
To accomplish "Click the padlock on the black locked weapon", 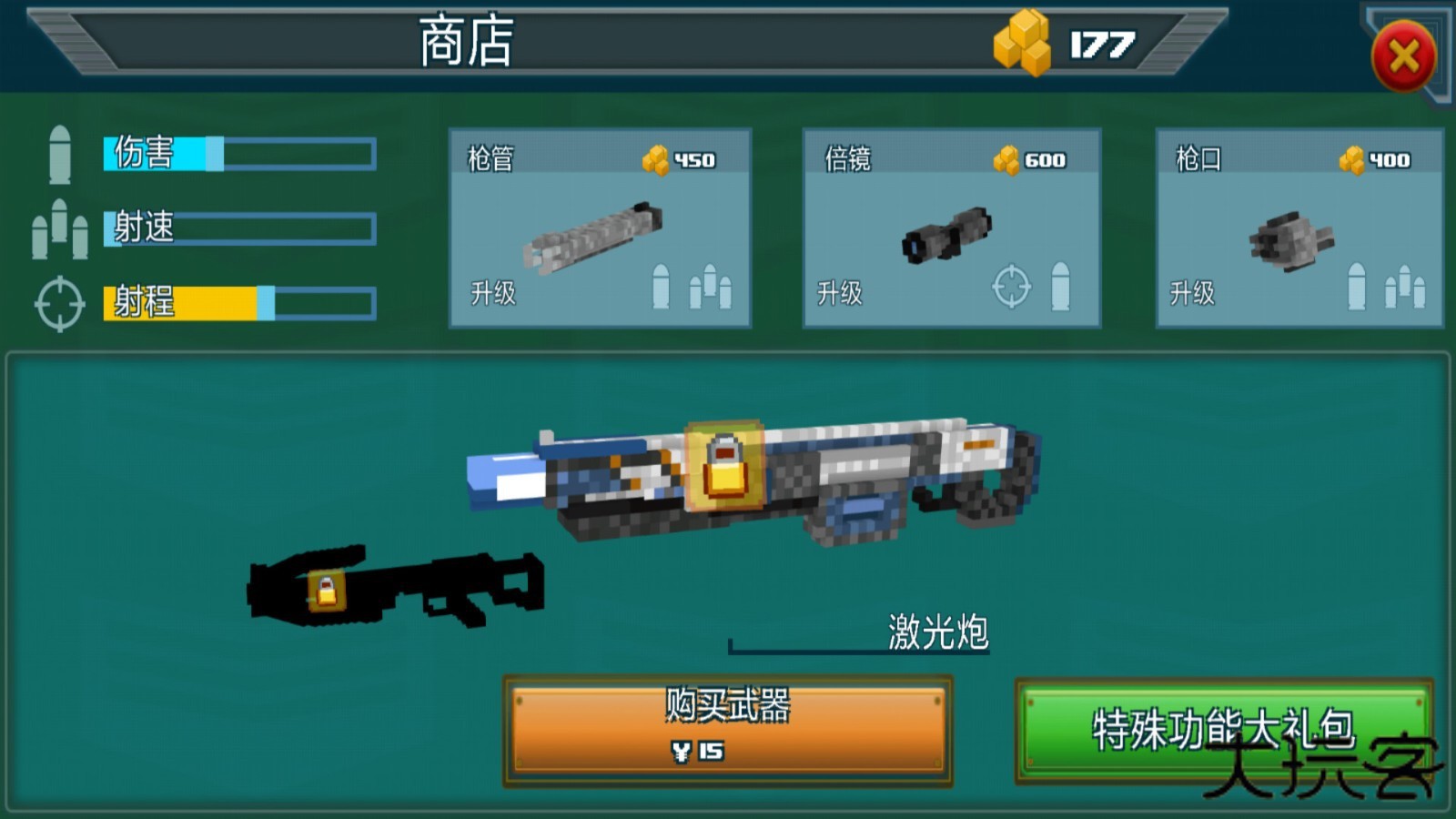I will click(x=327, y=589).
